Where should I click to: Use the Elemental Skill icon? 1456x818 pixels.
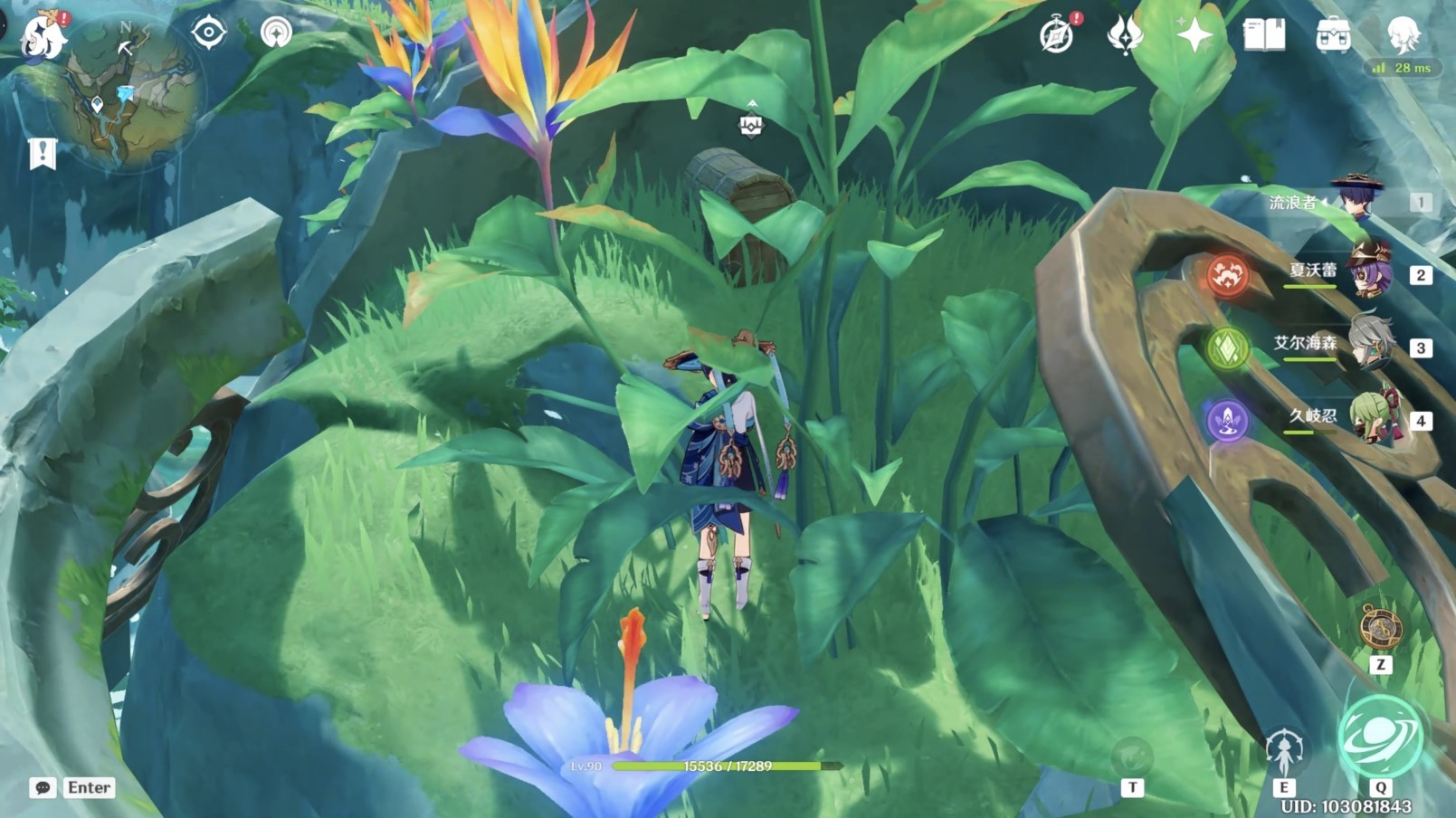tap(1283, 752)
